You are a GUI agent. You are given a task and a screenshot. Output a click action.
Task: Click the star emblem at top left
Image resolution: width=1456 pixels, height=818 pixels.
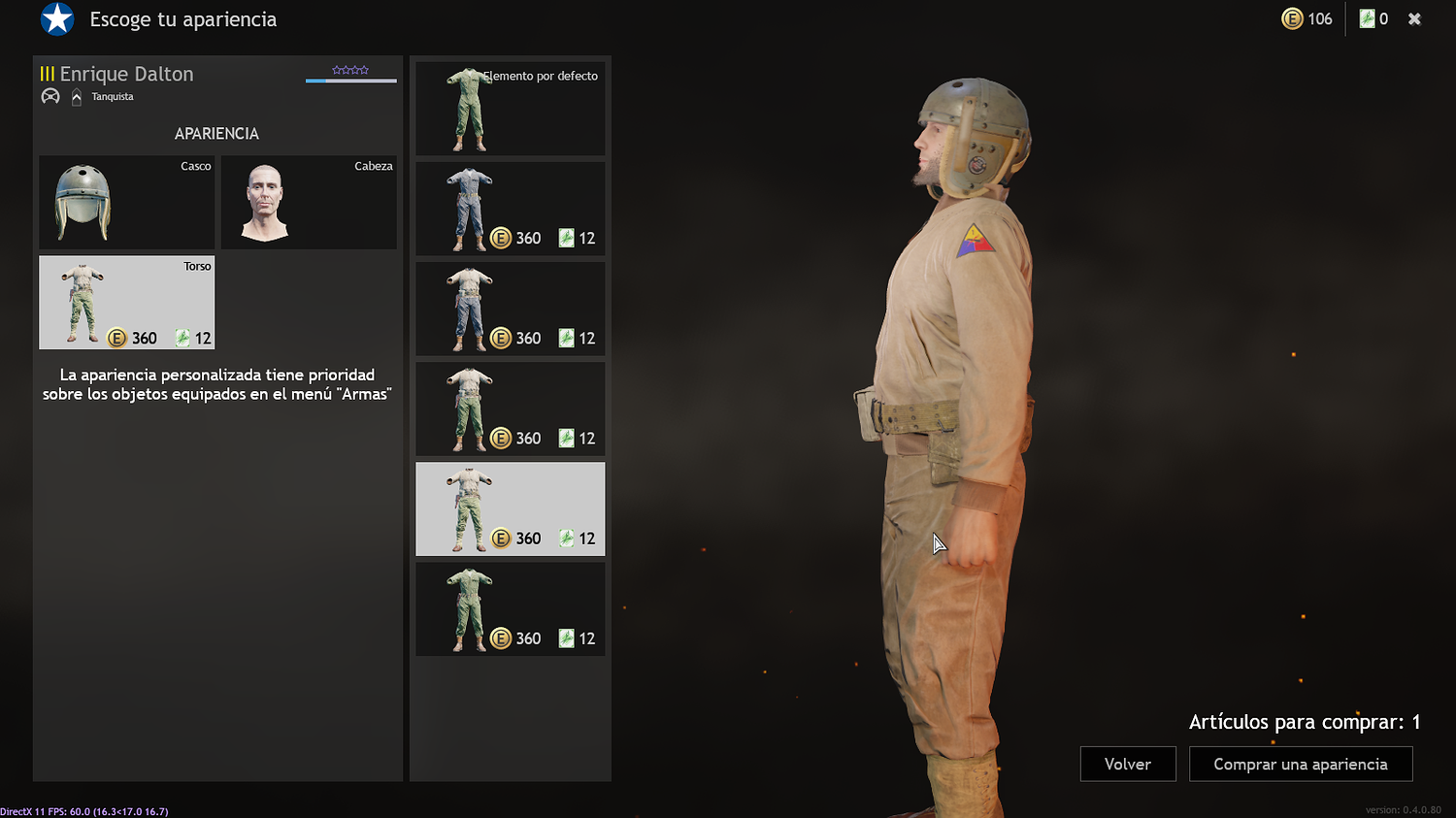(x=56, y=18)
